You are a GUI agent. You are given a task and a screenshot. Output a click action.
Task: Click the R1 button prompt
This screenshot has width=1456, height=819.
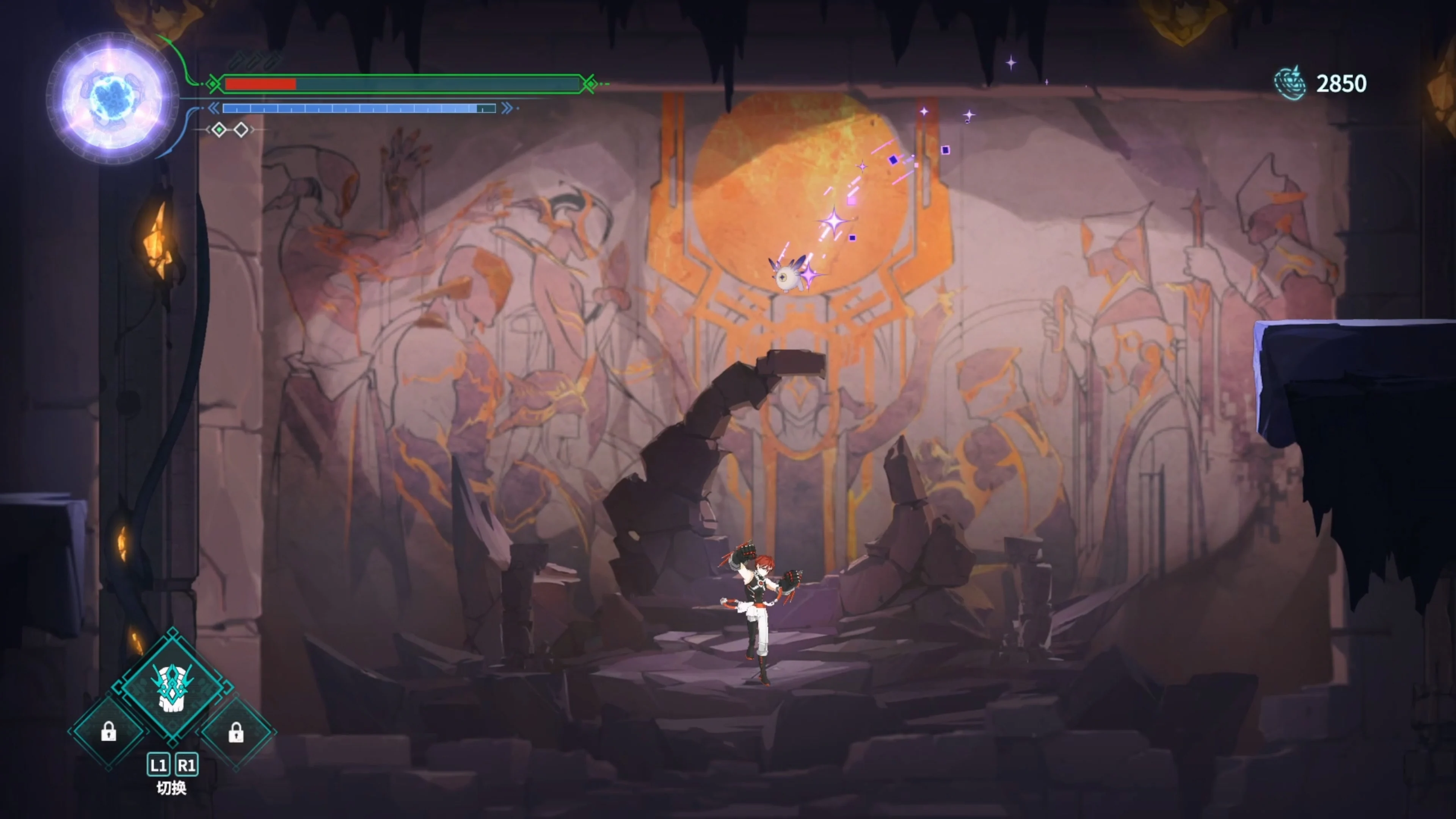[x=187, y=766]
